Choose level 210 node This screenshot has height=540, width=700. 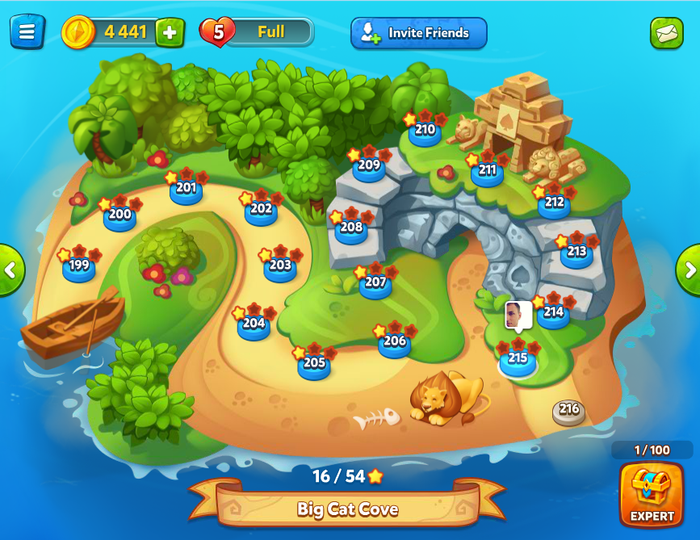click(x=425, y=130)
